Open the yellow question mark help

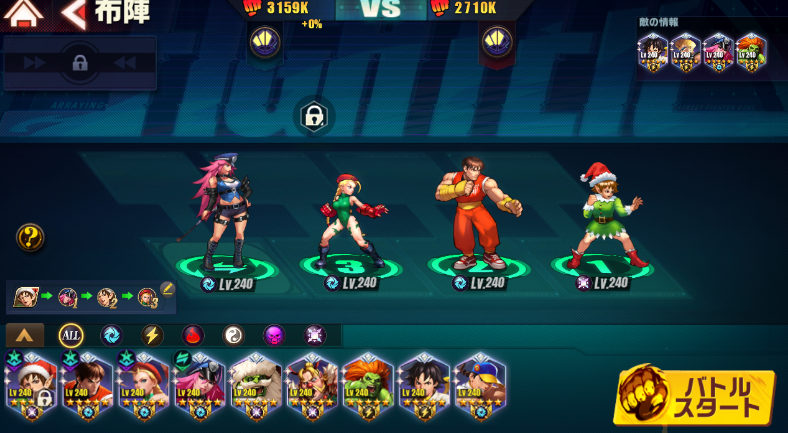pyautogui.click(x=30, y=237)
